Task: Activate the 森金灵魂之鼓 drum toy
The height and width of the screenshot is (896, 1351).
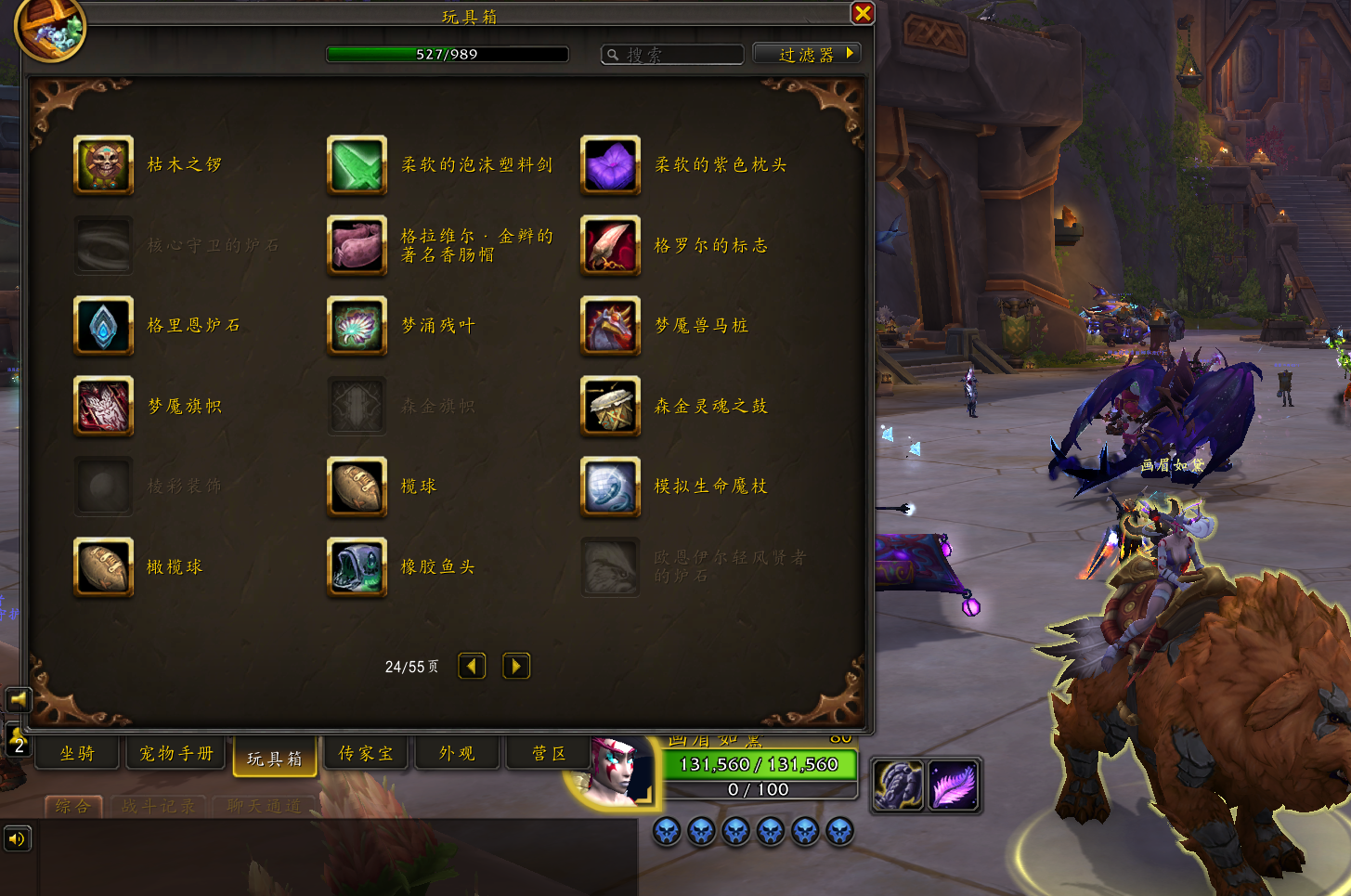Action: [x=610, y=407]
